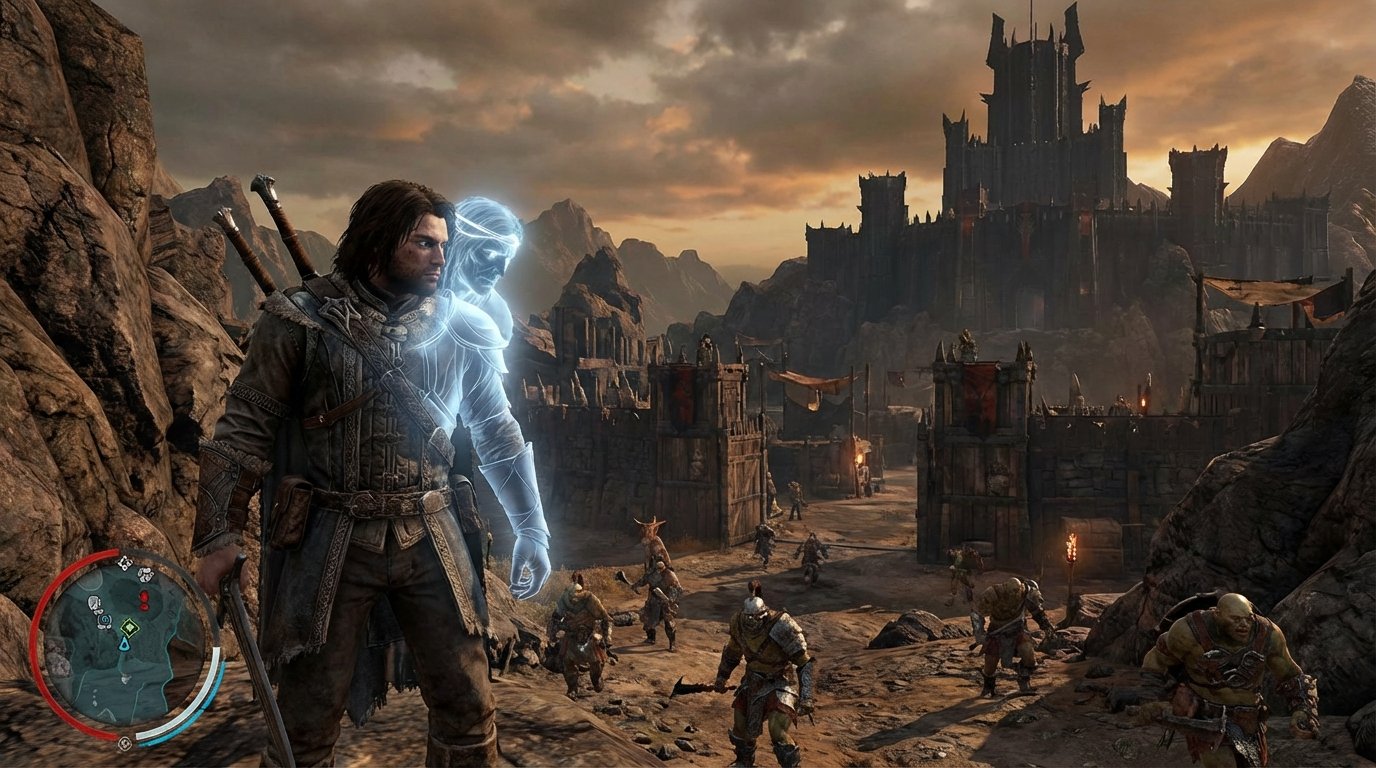Click the building cluster icon on the minimap's left
Screen dimensions: 1376x768
[95, 604]
